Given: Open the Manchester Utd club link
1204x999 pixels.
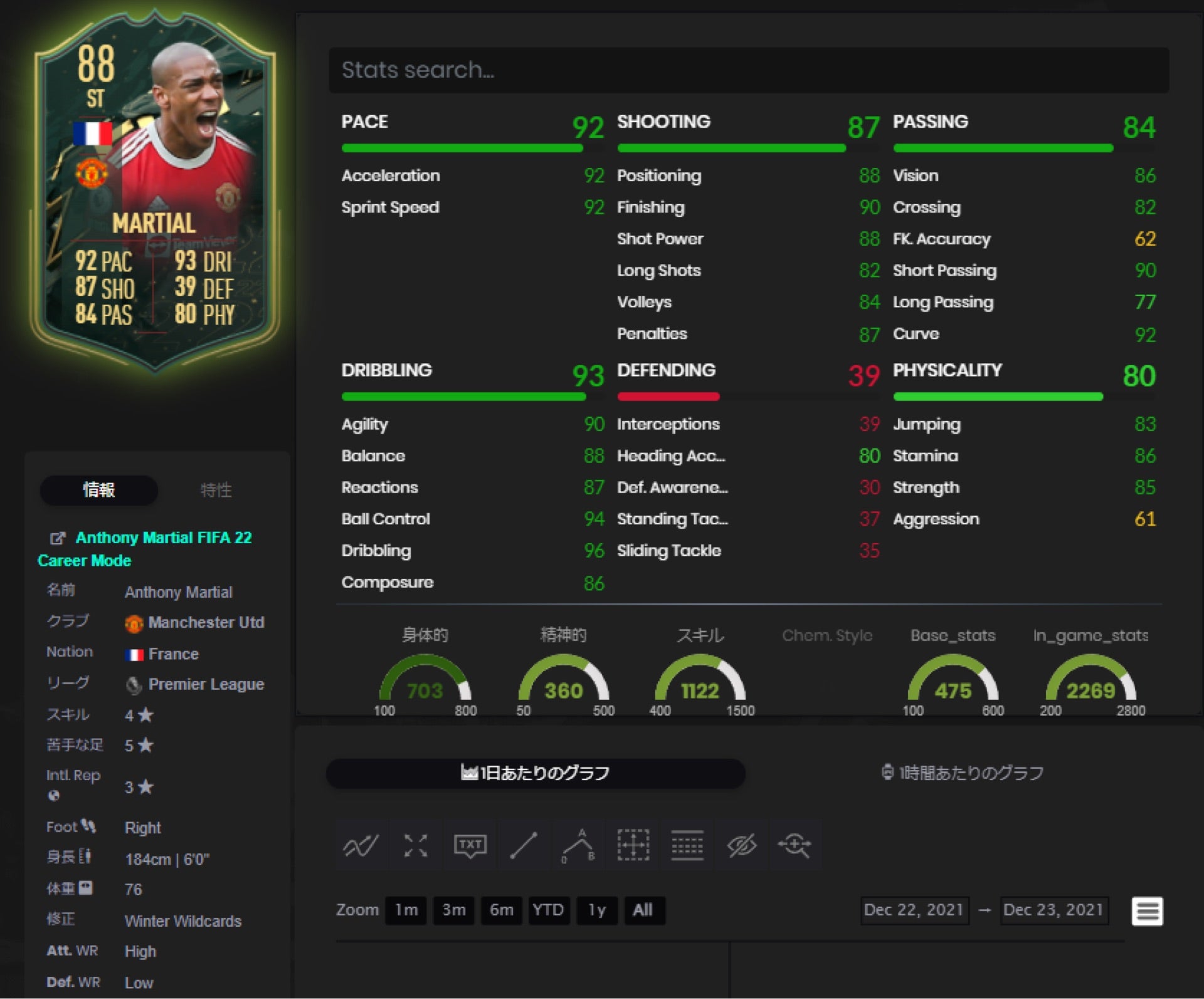Looking at the screenshot, I should [206, 623].
